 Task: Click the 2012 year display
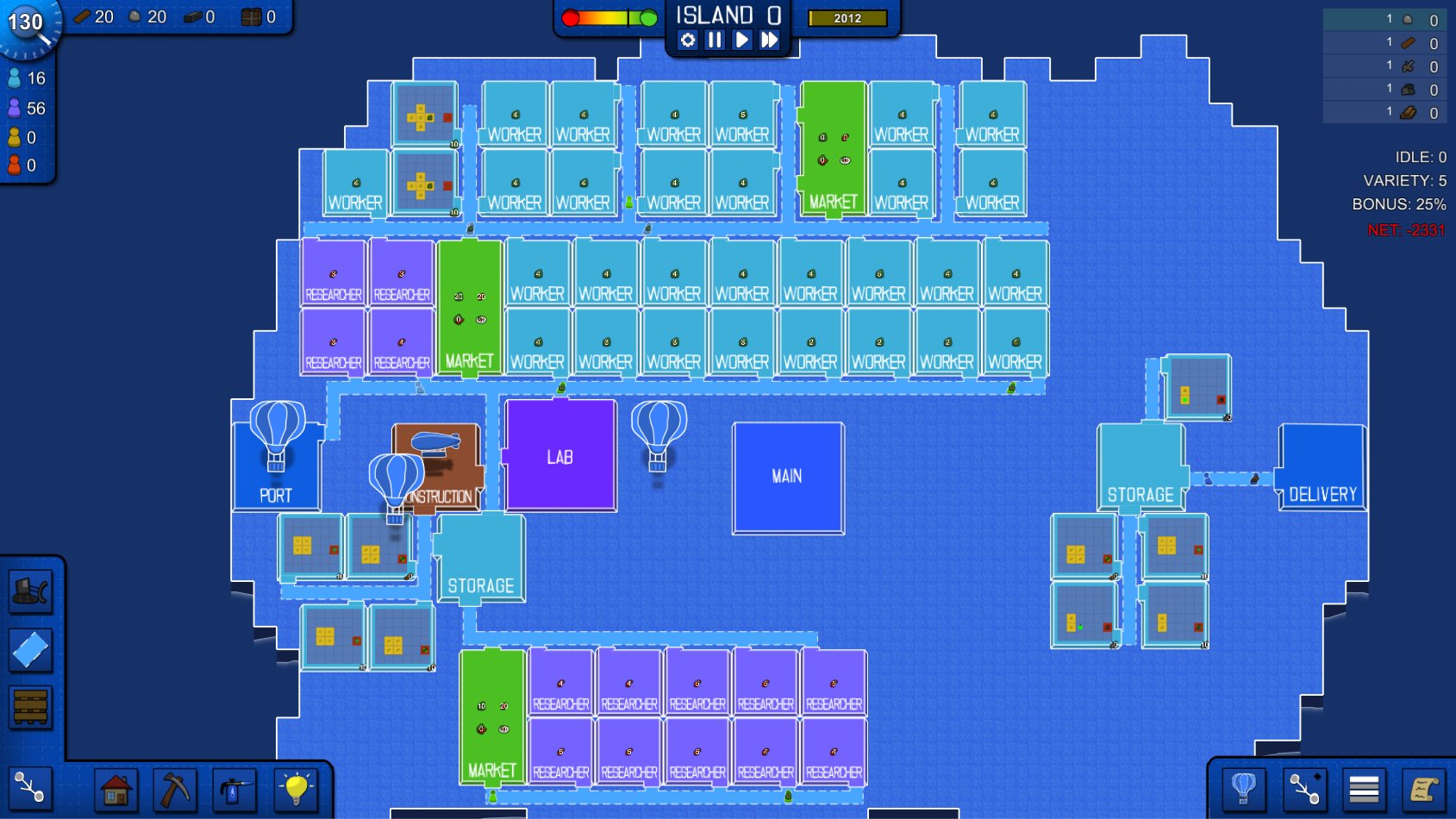pos(846,18)
